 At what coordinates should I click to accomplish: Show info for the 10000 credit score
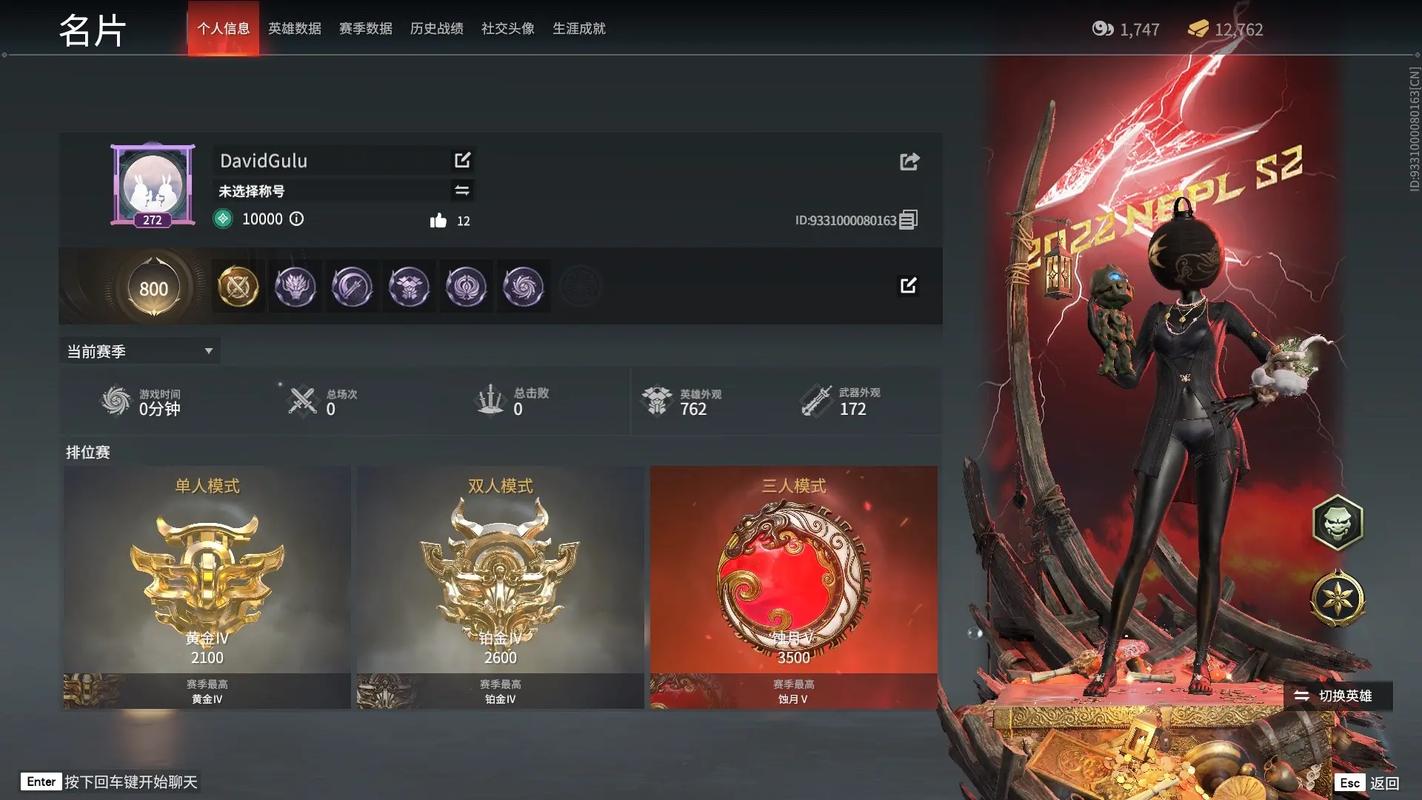point(297,219)
